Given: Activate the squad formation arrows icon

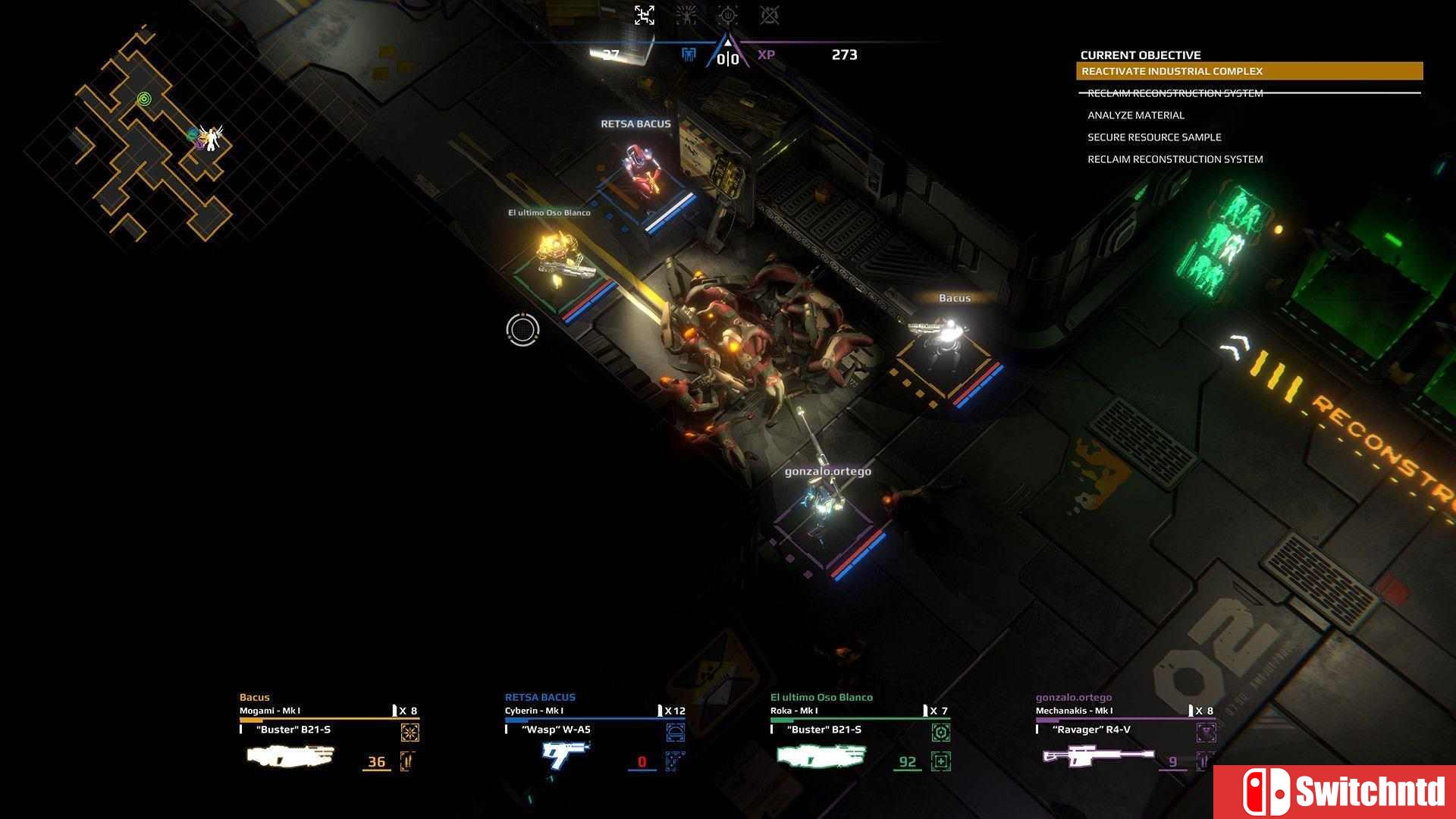Looking at the screenshot, I should coord(645,15).
